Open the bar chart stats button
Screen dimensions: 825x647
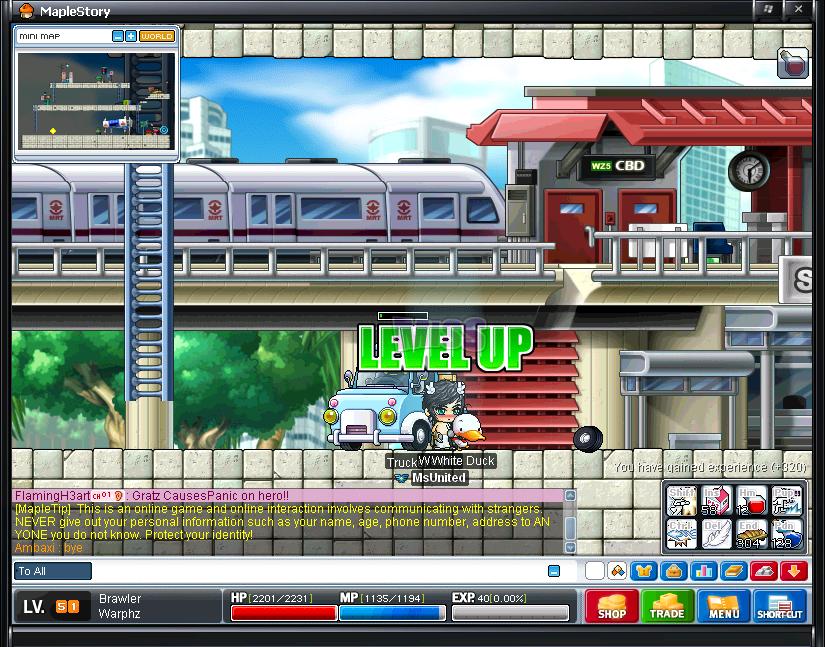point(702,571)
